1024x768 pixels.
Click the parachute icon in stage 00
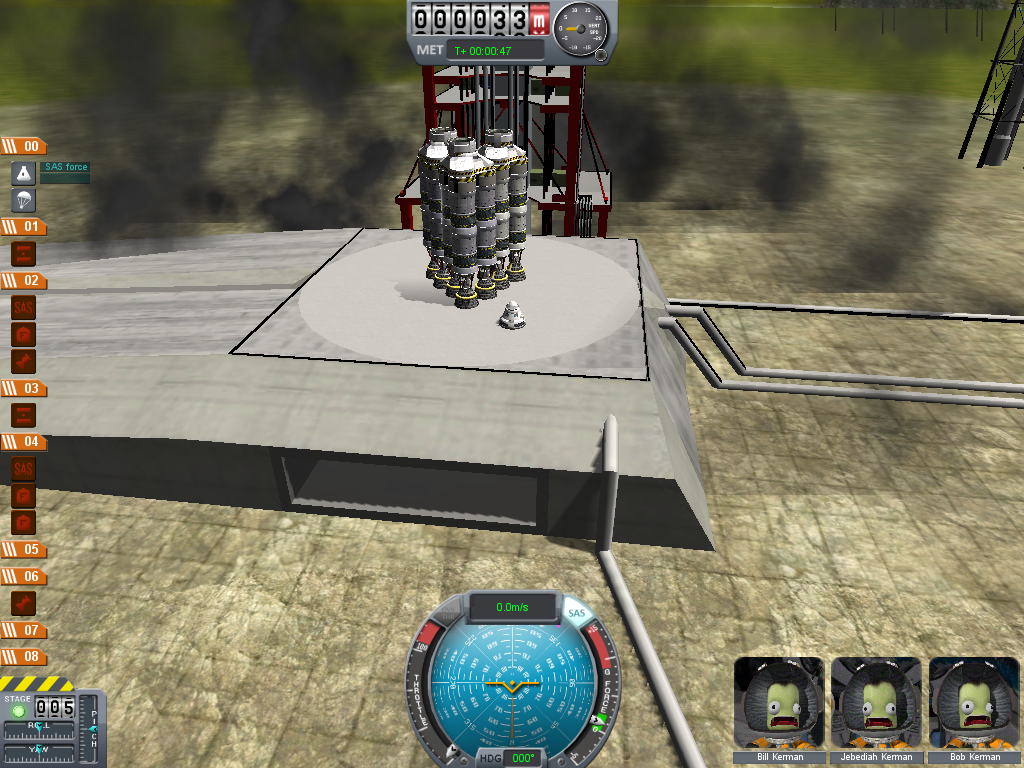pyautogui.click(x=24, y=199)
